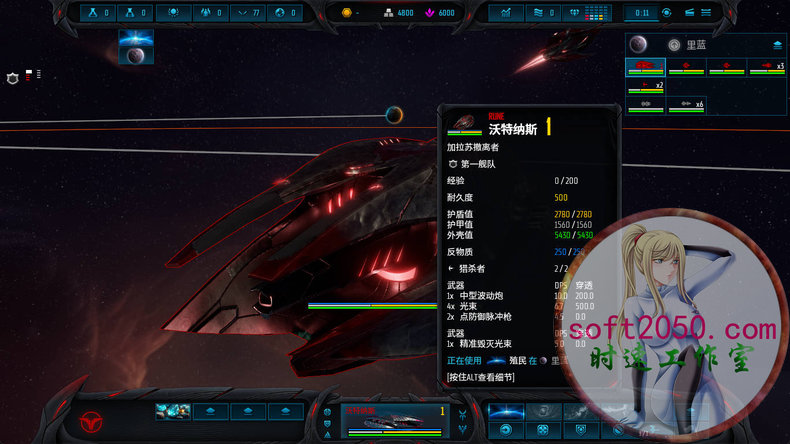Click the pink crystal resource icon

click(x=426, y=13)
